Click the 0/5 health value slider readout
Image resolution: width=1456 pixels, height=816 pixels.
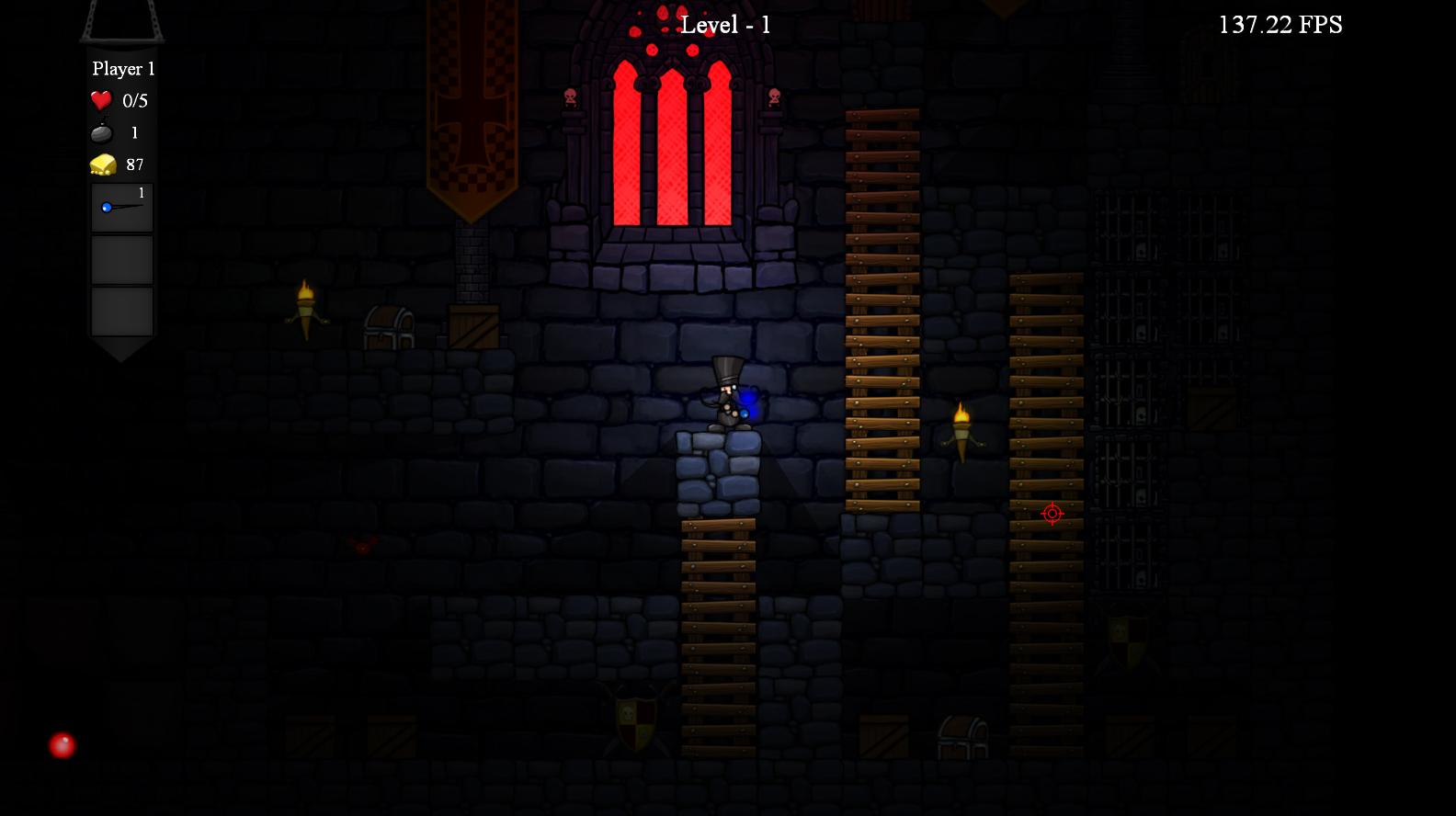(135, 100)
